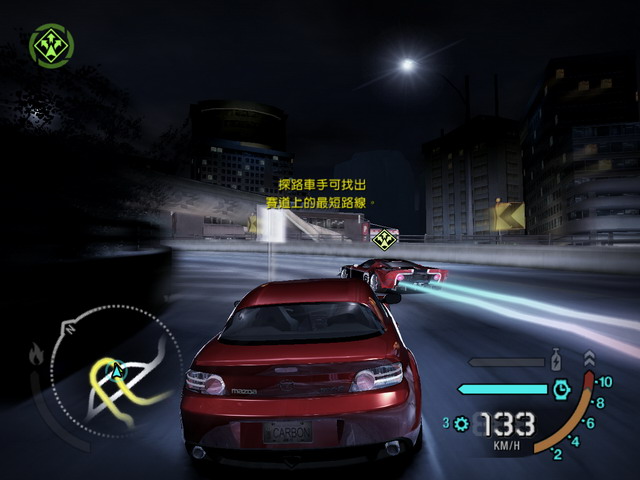Activate the speedbreaker stopwatch icon
This screenshot has height=480, width=640.
pos(561,389)
